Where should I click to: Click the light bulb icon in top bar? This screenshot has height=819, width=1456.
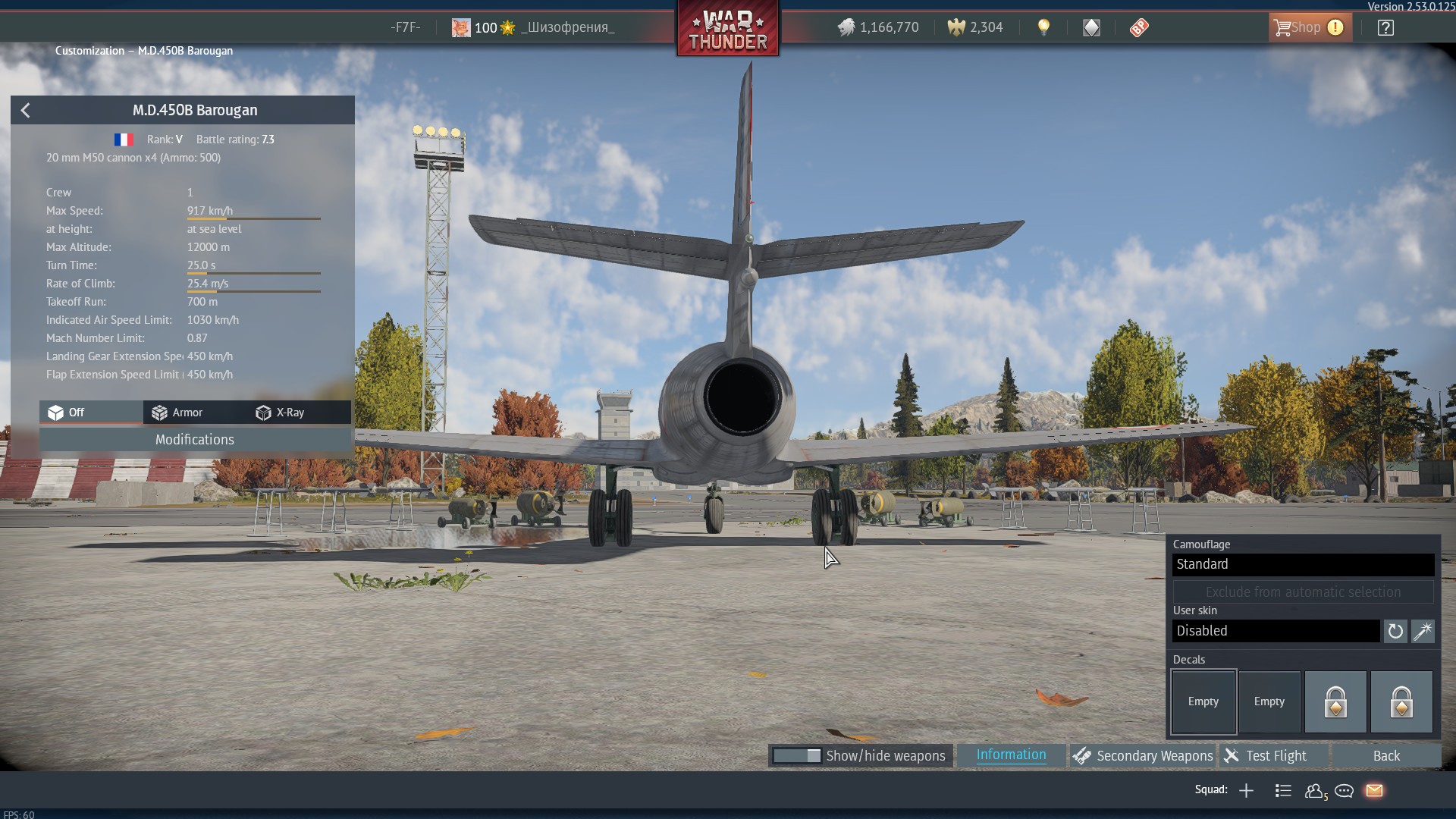coord(1044,28)
